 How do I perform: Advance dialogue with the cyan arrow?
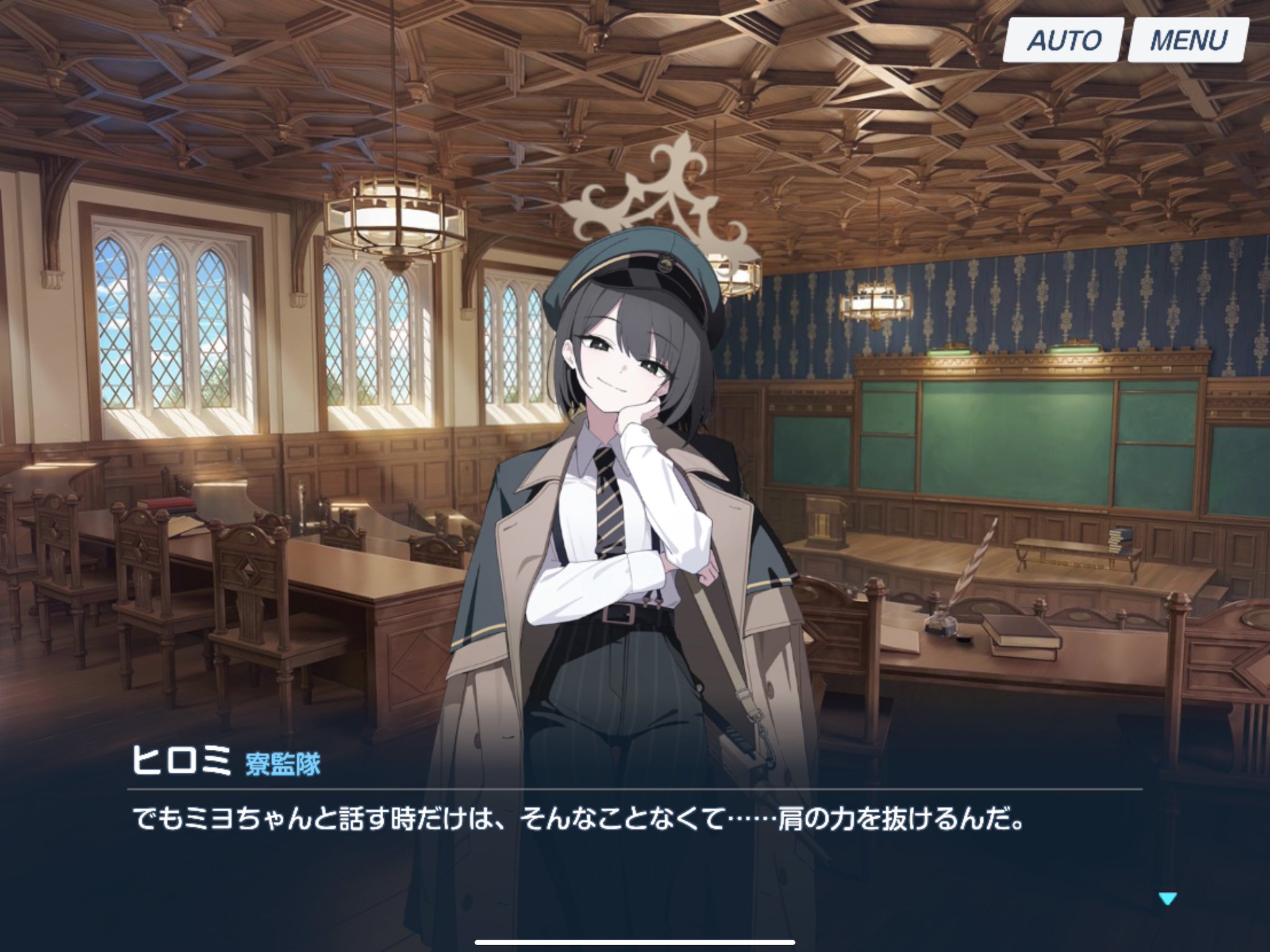coord(1167,898)
